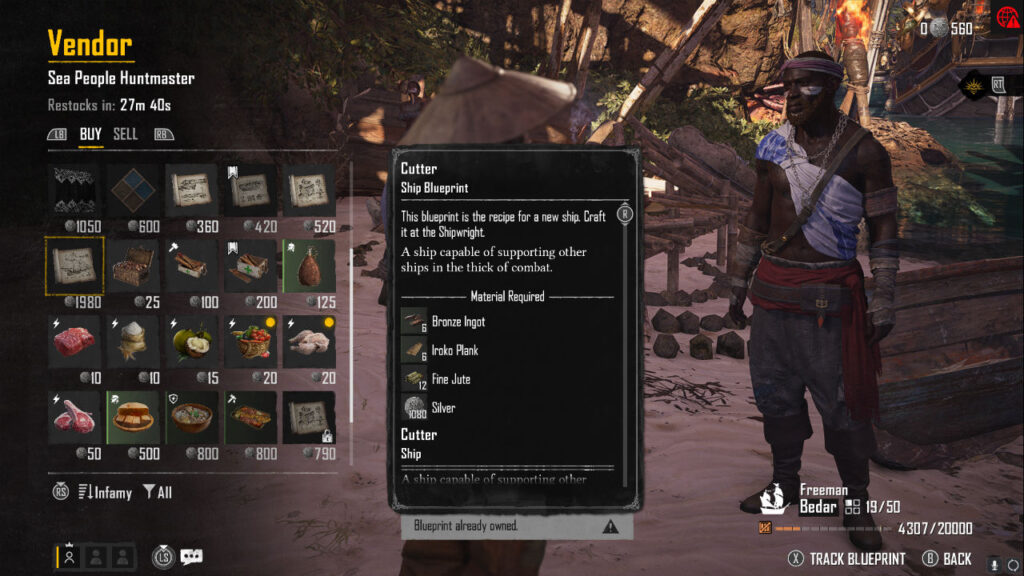Select the blue diamond-pattern item for 600
This screenshot has height=576, width=1024.
tap(133, 190)
